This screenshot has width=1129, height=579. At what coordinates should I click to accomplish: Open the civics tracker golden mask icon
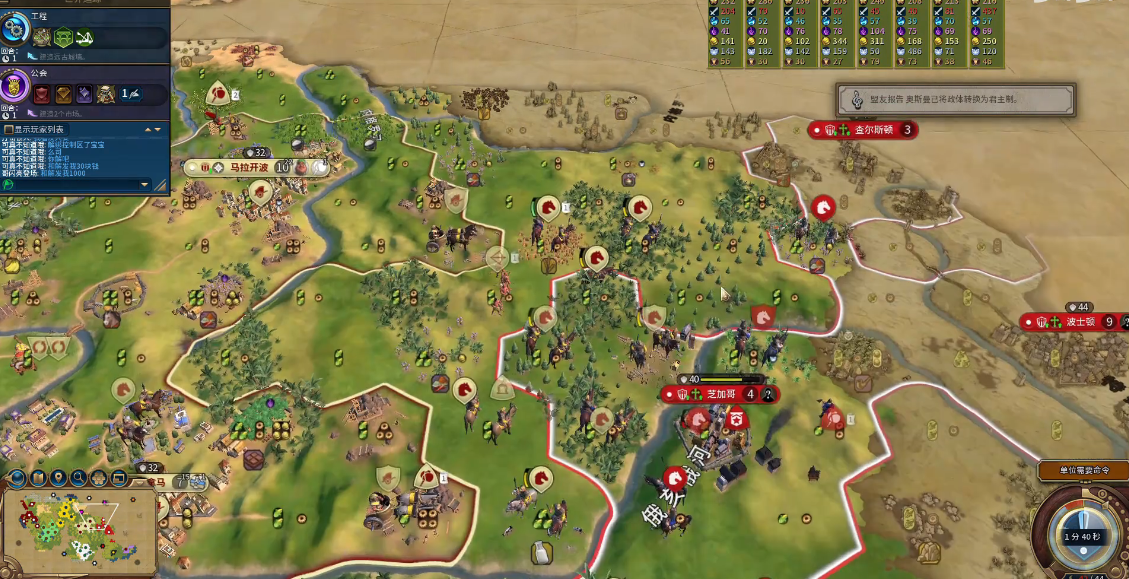(16, 87)
